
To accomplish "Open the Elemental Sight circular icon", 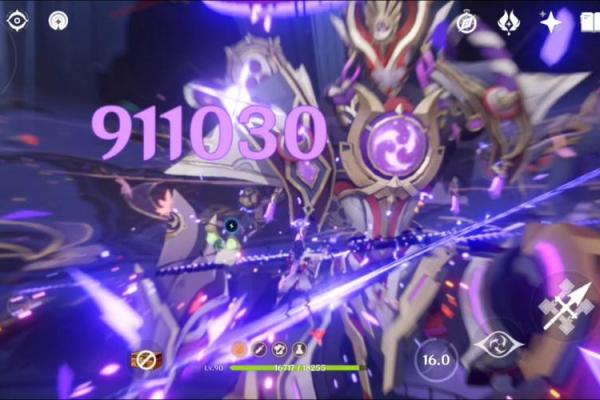I will pyautogui.click(x=58, y=20).
